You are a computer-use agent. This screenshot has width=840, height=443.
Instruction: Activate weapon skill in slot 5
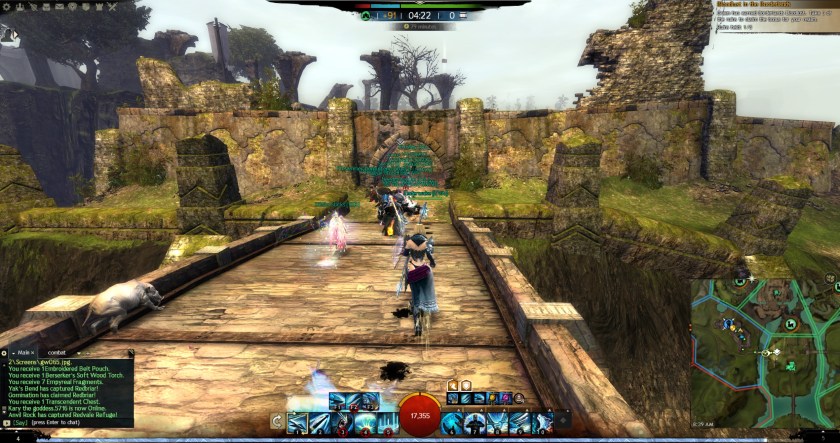388,423
